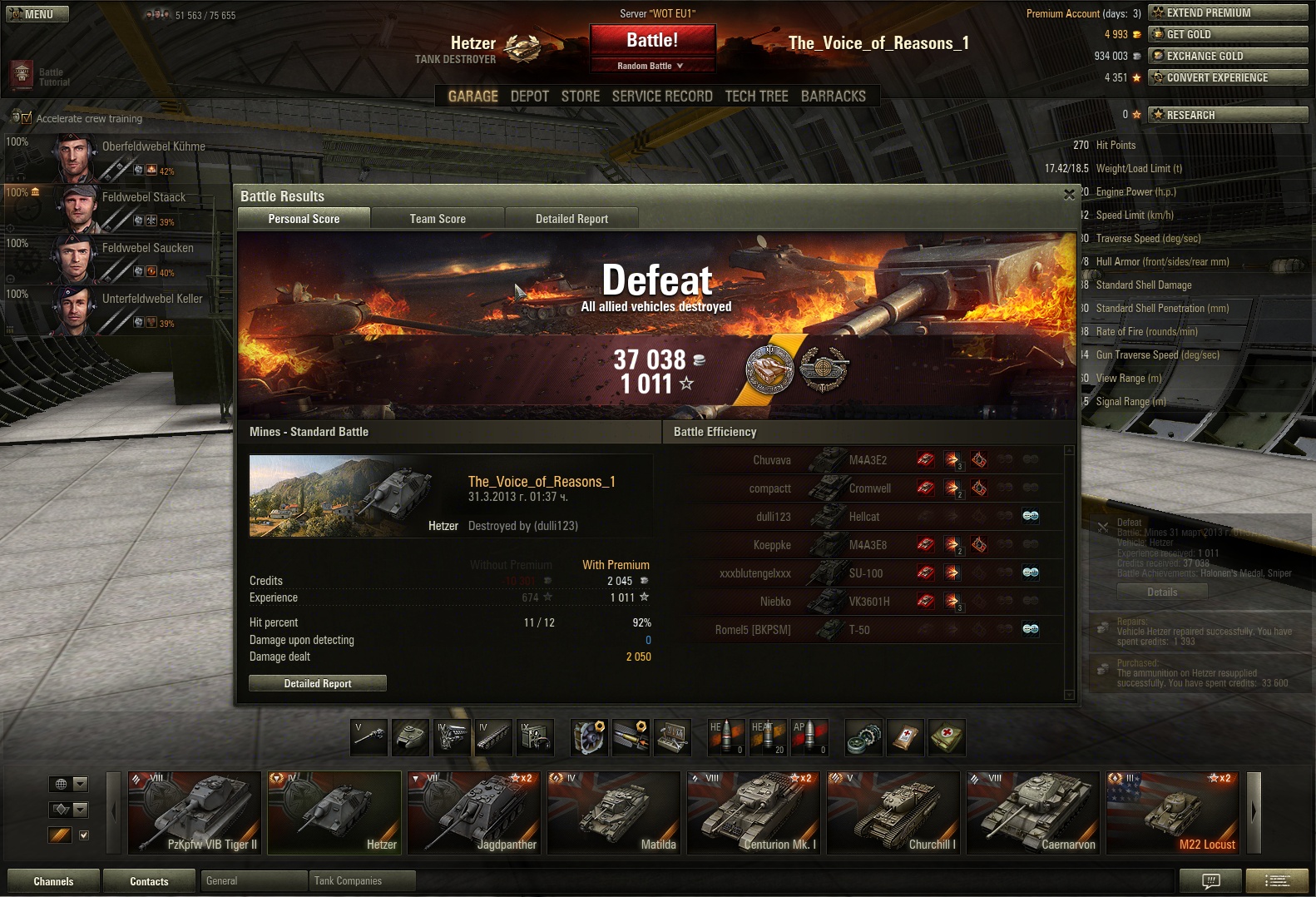Start a battle with the Battle! button
This screenshot has width=1316, height=897.
(652, 40)
